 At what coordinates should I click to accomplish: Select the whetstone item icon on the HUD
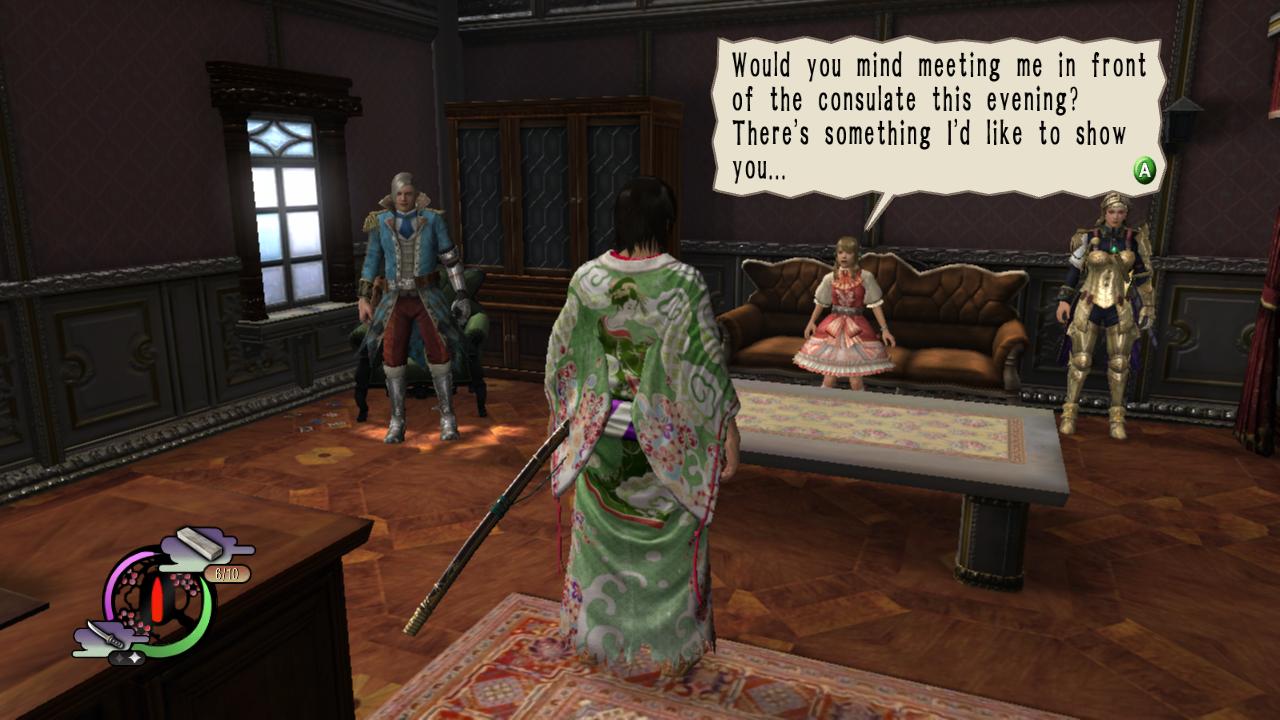[x=199, y=543]
